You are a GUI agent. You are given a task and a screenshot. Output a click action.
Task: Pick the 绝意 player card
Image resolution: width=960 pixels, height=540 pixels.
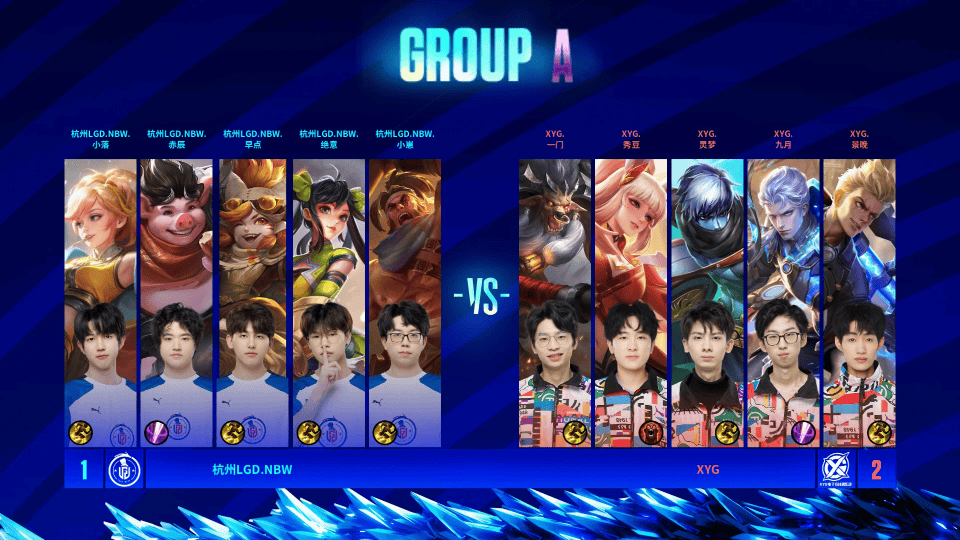point(328,302)
